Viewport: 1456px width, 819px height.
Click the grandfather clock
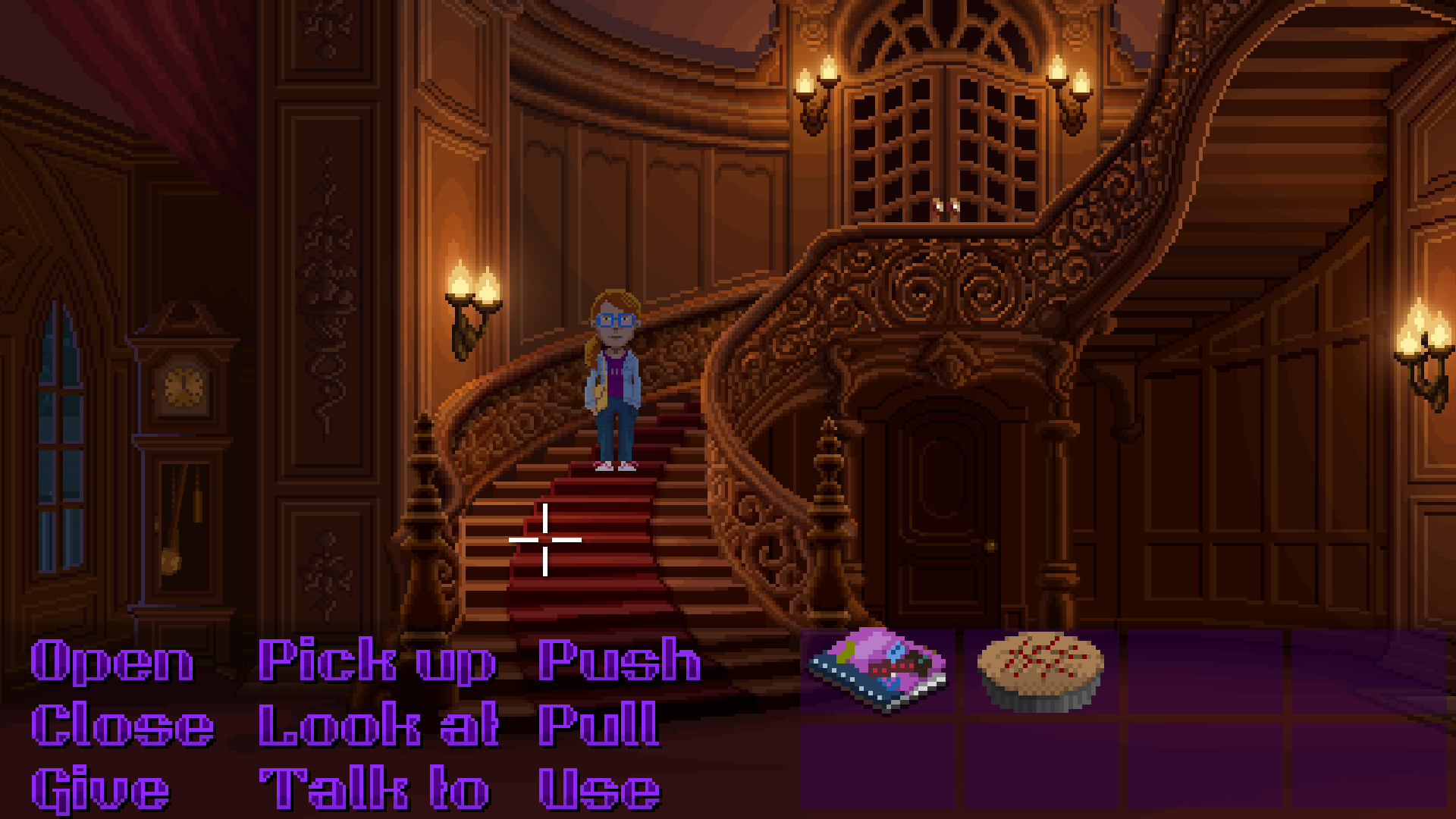coord(182,455)
